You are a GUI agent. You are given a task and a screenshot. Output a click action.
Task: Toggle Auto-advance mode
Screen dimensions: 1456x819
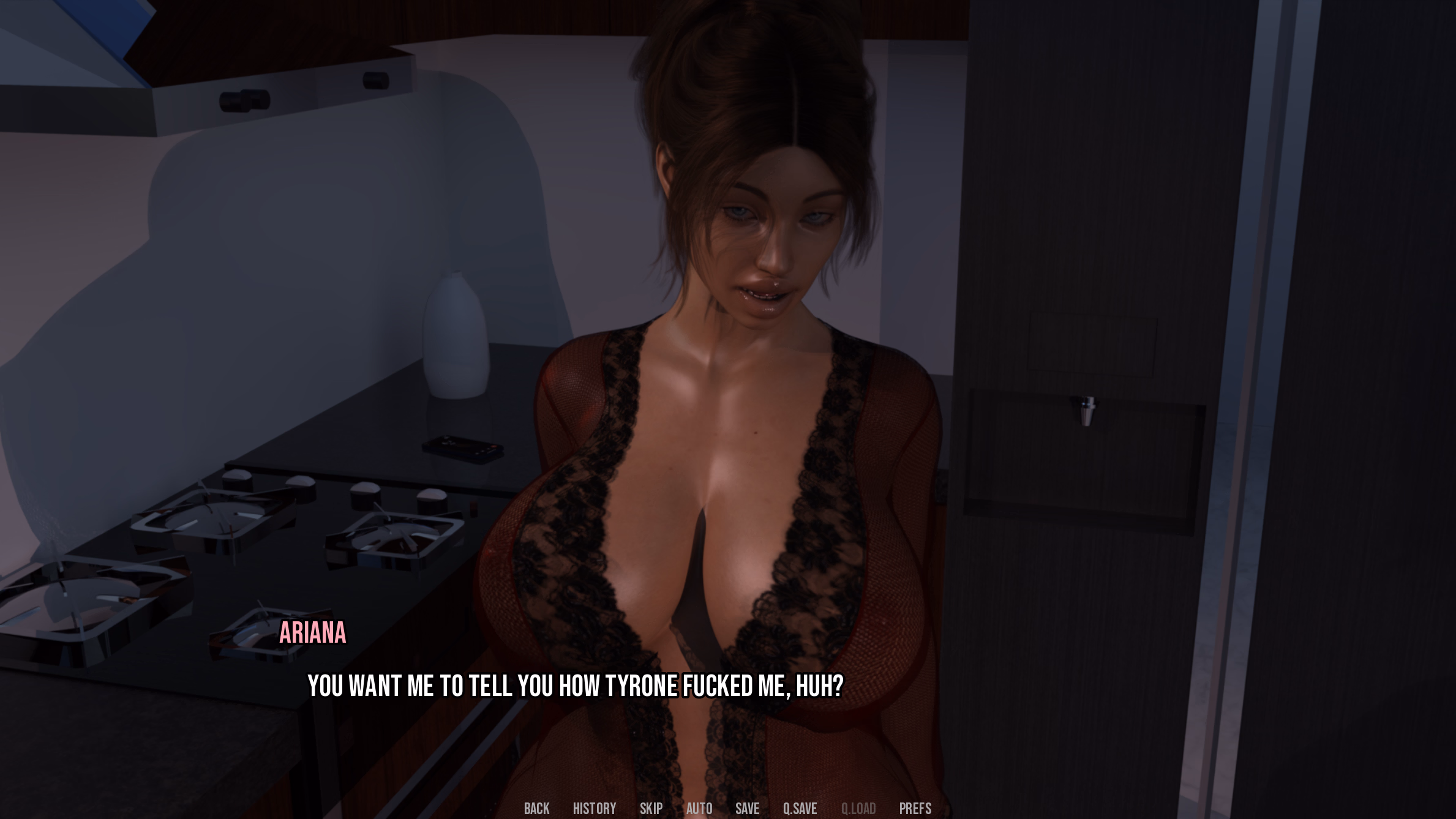pos(699,809)
